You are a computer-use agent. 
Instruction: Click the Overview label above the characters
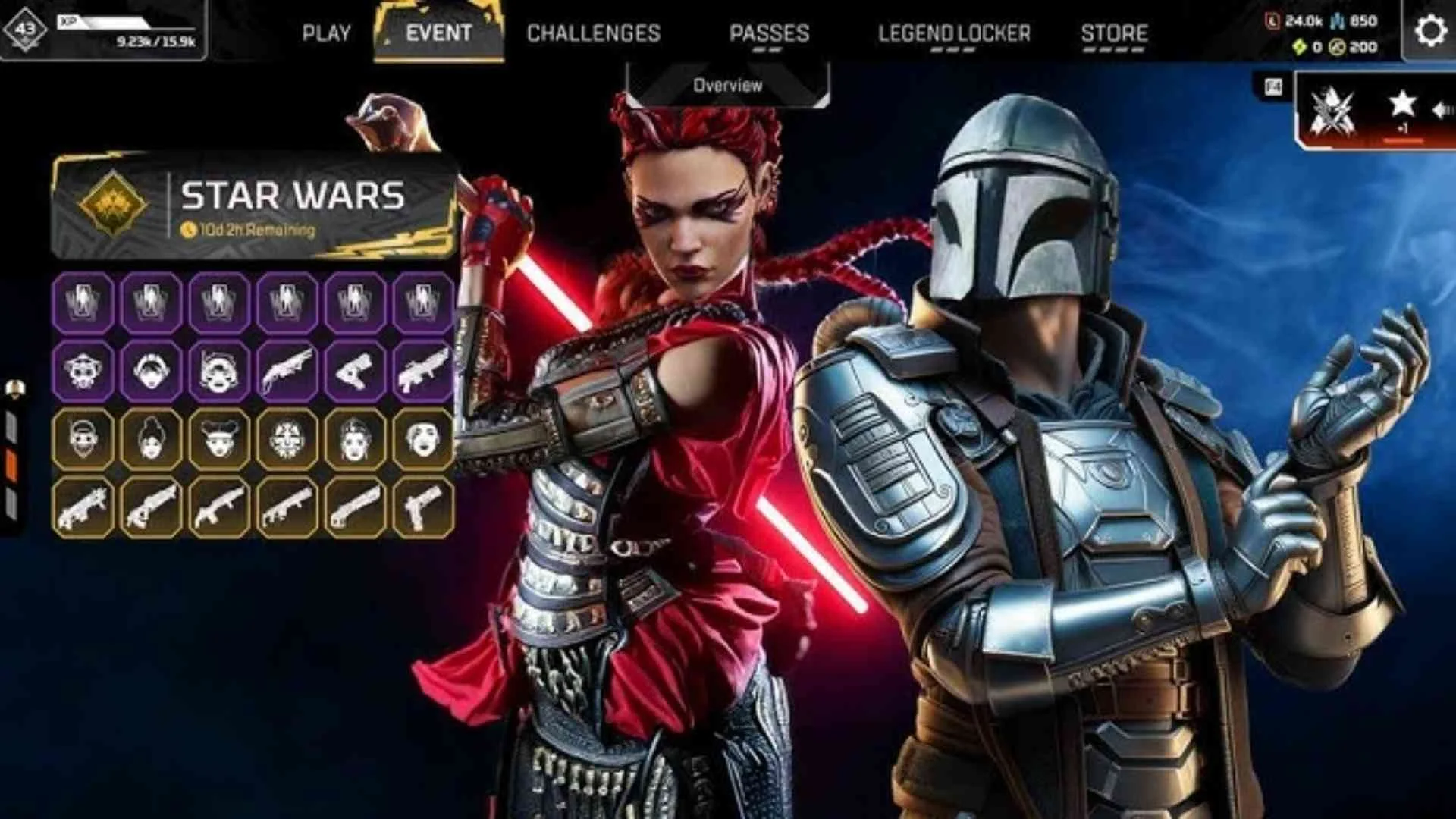pyautogui.click(x=726, y=86)
